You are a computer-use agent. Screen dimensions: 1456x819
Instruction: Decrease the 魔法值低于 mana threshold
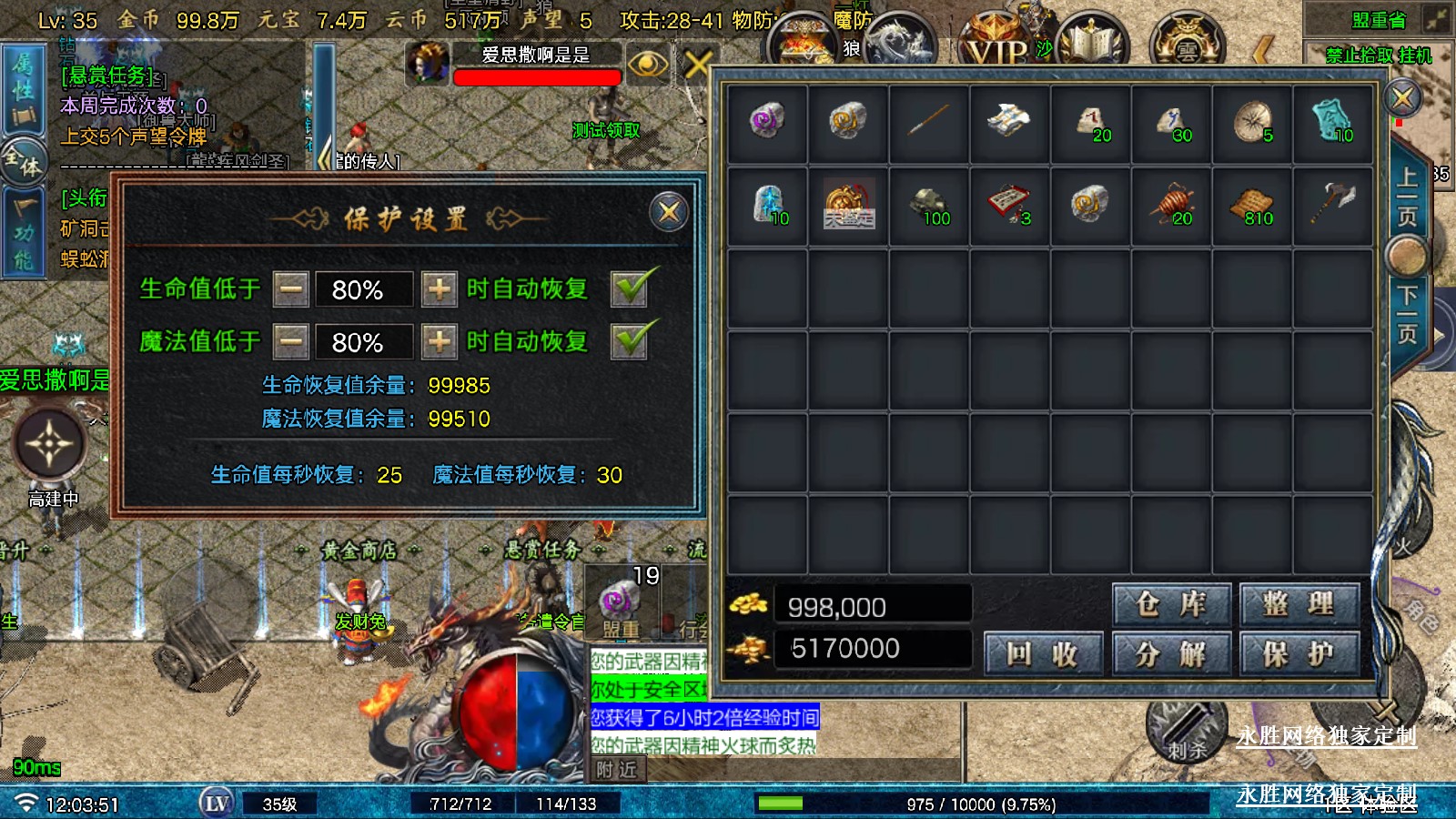291,342
